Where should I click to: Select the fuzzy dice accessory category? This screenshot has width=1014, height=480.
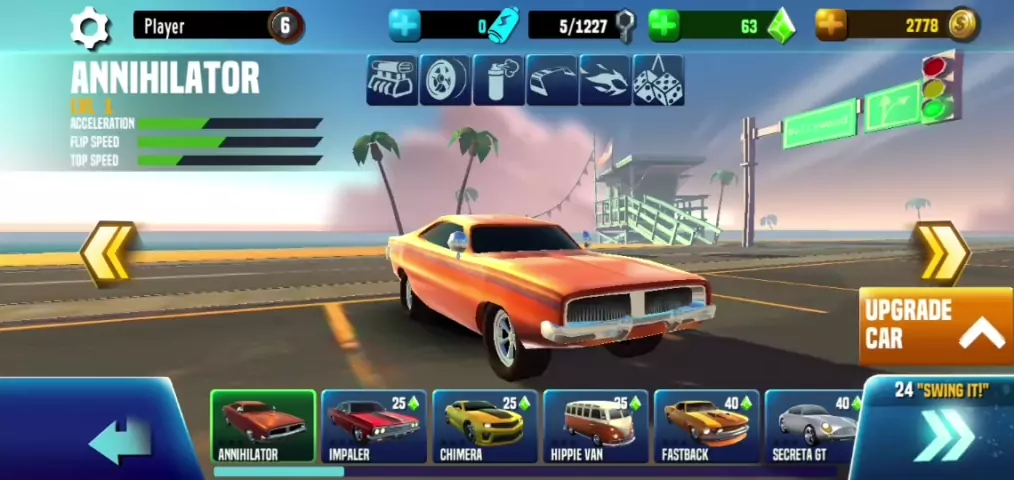(659, 80)
